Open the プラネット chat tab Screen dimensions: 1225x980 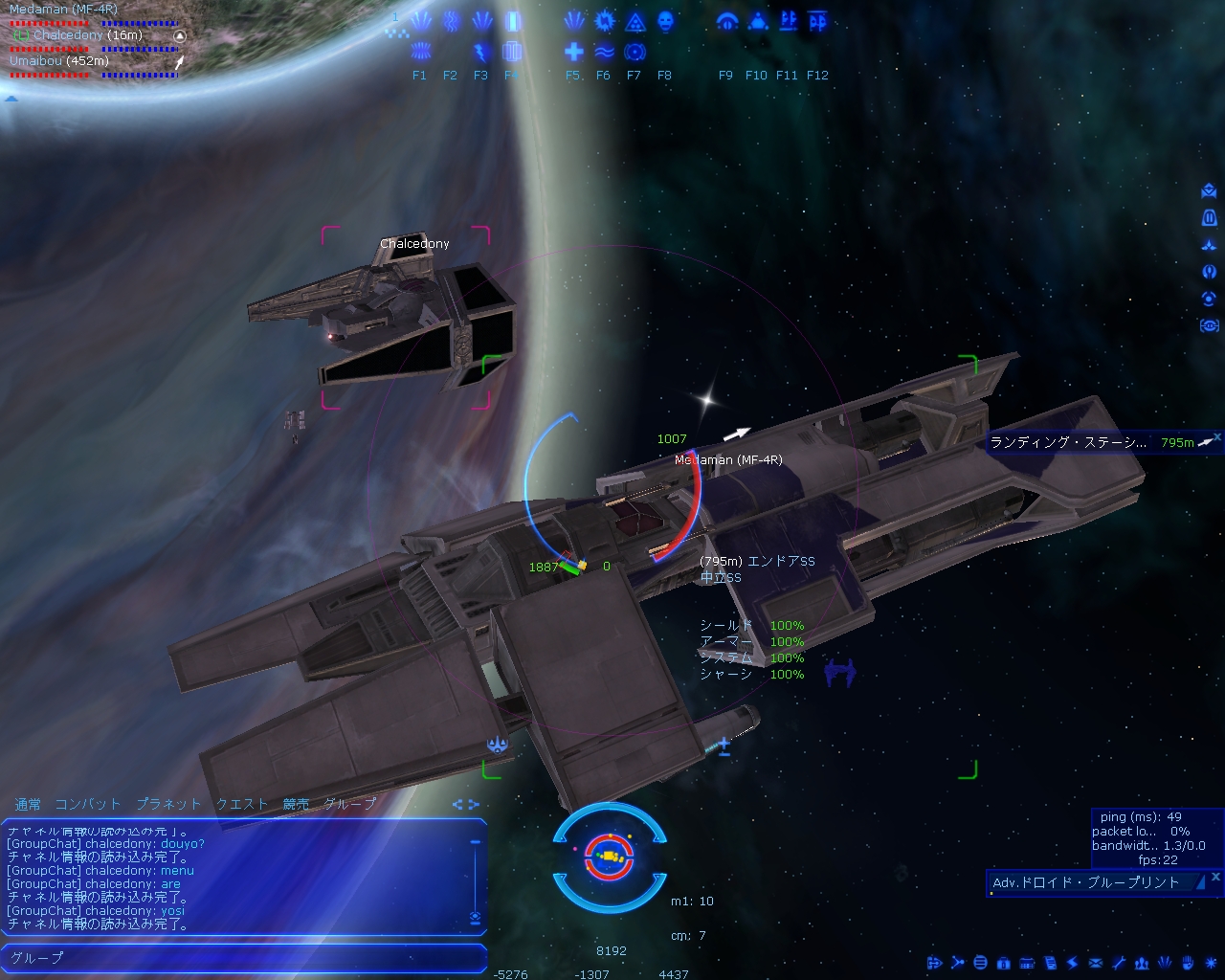[x=168, y=804]
